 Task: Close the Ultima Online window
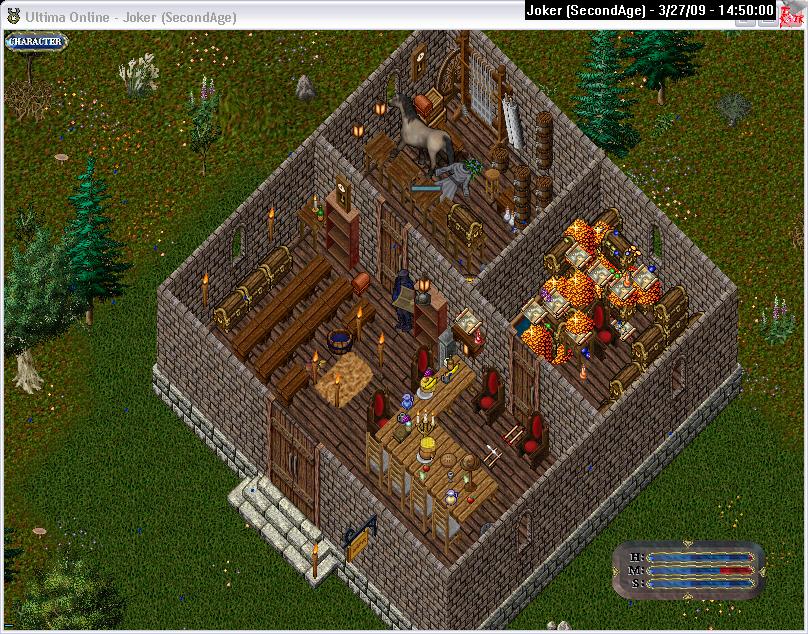pyautogui.click(x=793, y=12)
